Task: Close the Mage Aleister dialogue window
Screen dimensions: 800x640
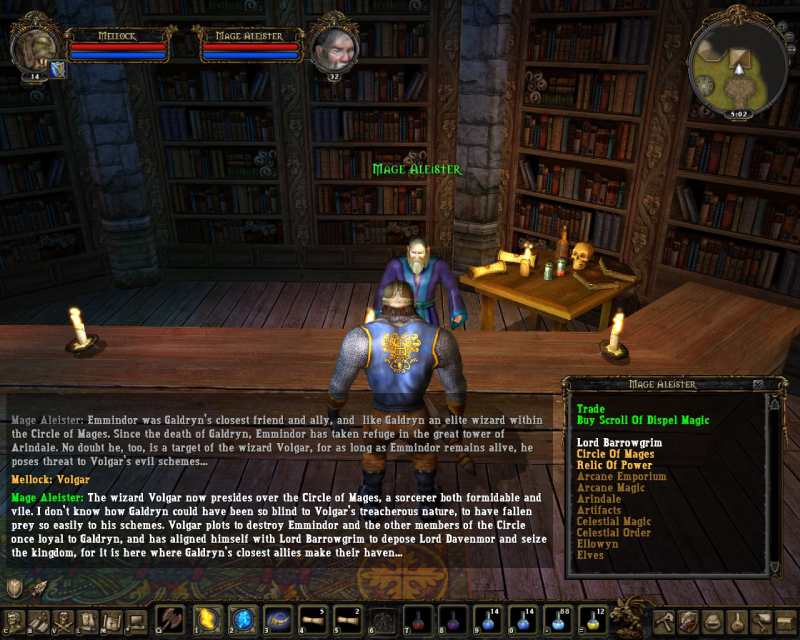Action: click(758, 384)
